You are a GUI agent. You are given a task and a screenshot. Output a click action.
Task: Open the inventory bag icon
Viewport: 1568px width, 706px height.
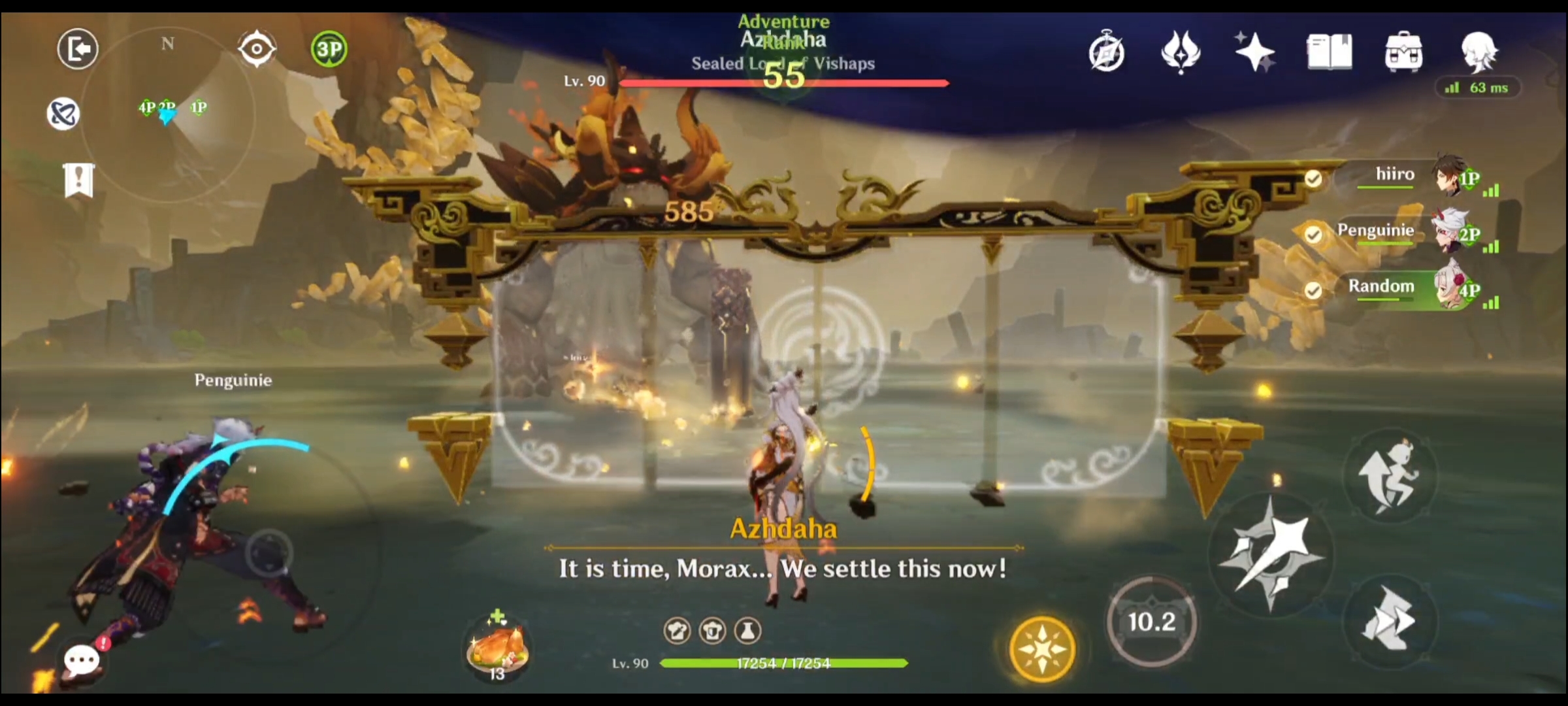(x=1405, y=51)
